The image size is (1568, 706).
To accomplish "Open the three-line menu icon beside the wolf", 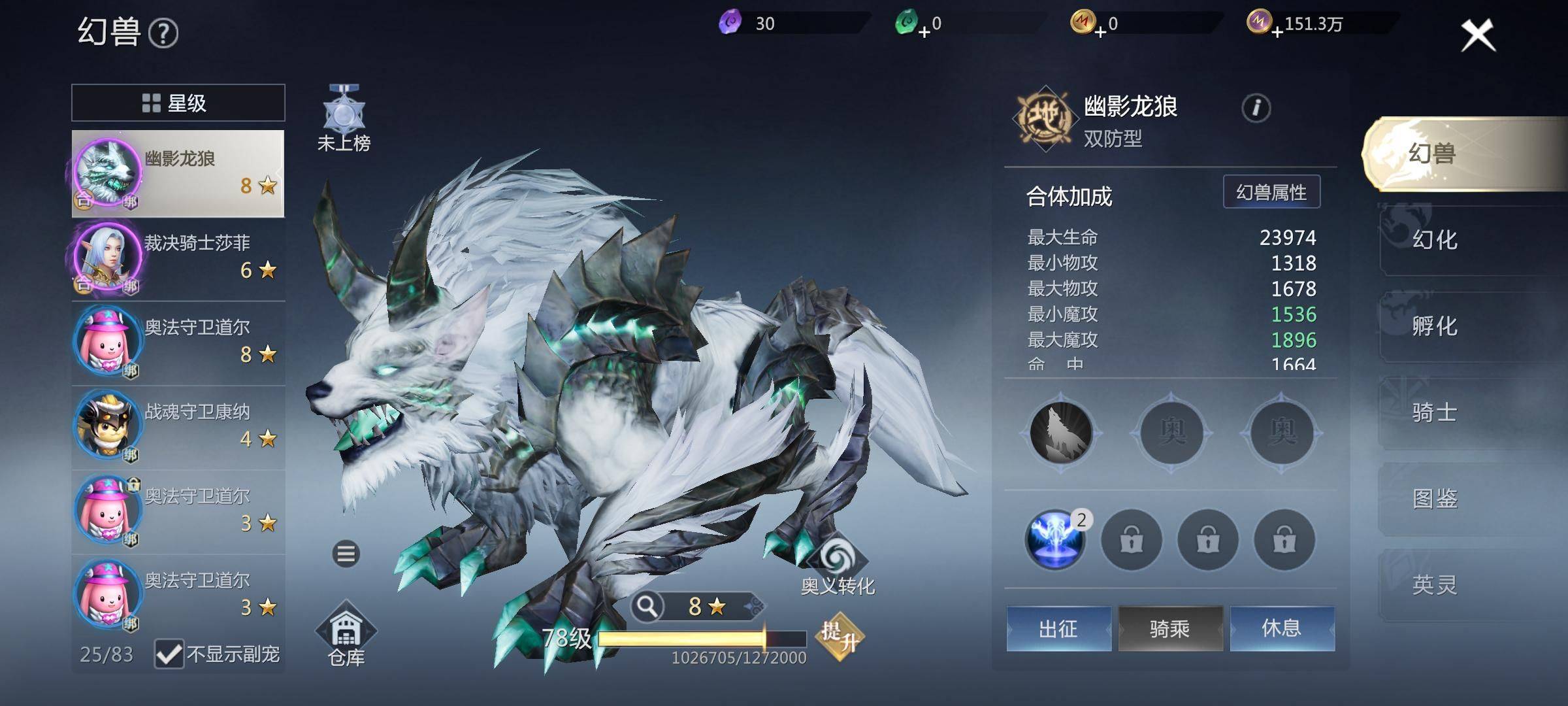I will pos(346,554).
